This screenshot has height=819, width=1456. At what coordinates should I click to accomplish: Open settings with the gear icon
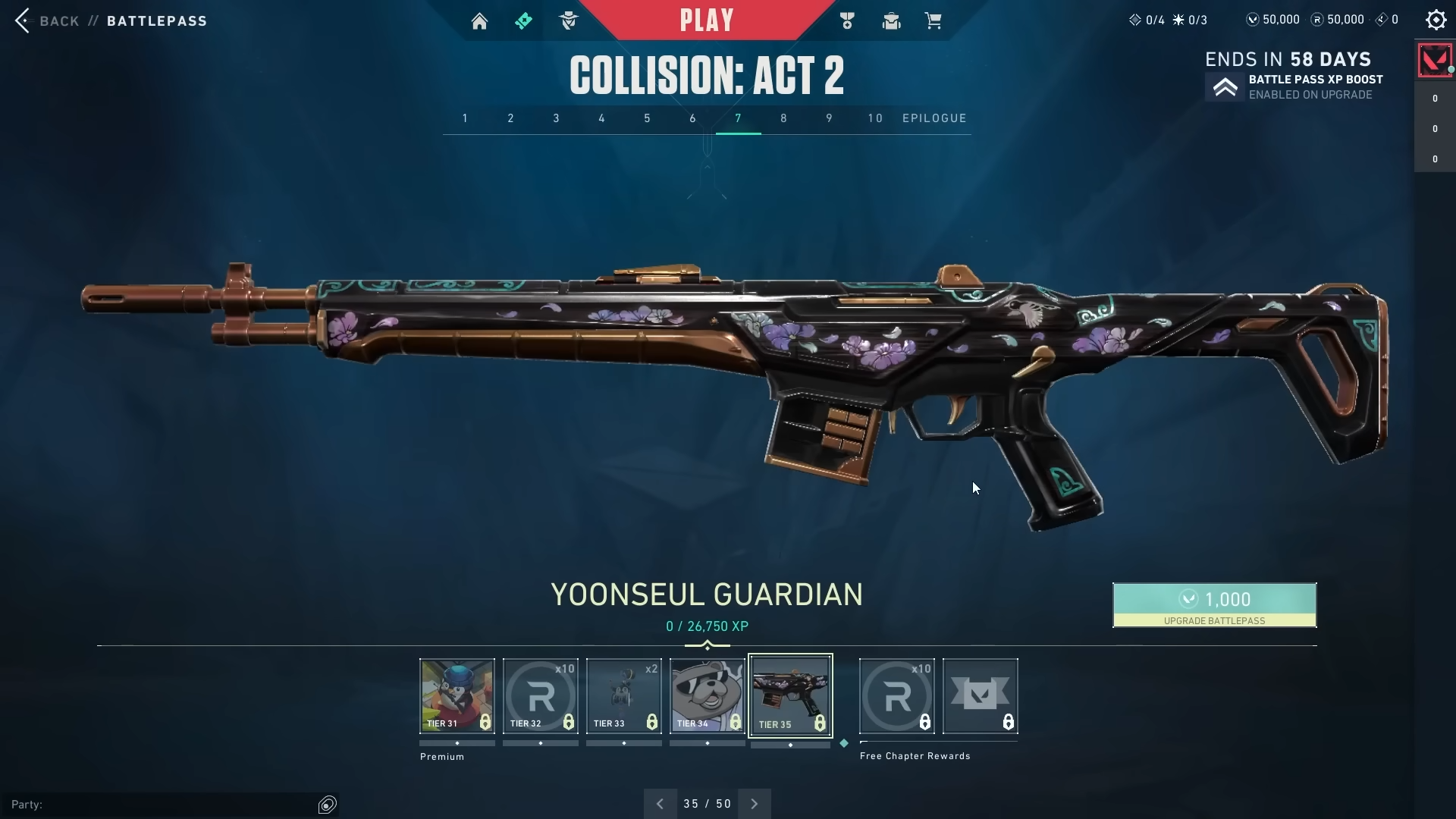(x=1436, y=20)
